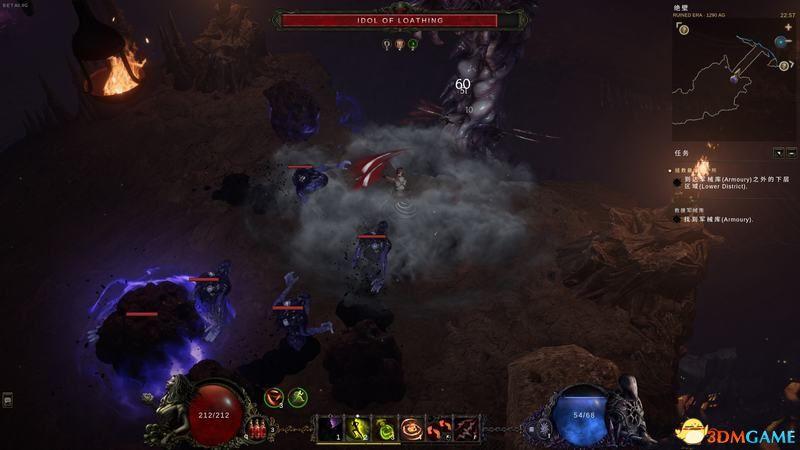Minimize the quest tracker with dash button
The width and height of the screenshot is (800, 450).
click(x=791, y=153)
